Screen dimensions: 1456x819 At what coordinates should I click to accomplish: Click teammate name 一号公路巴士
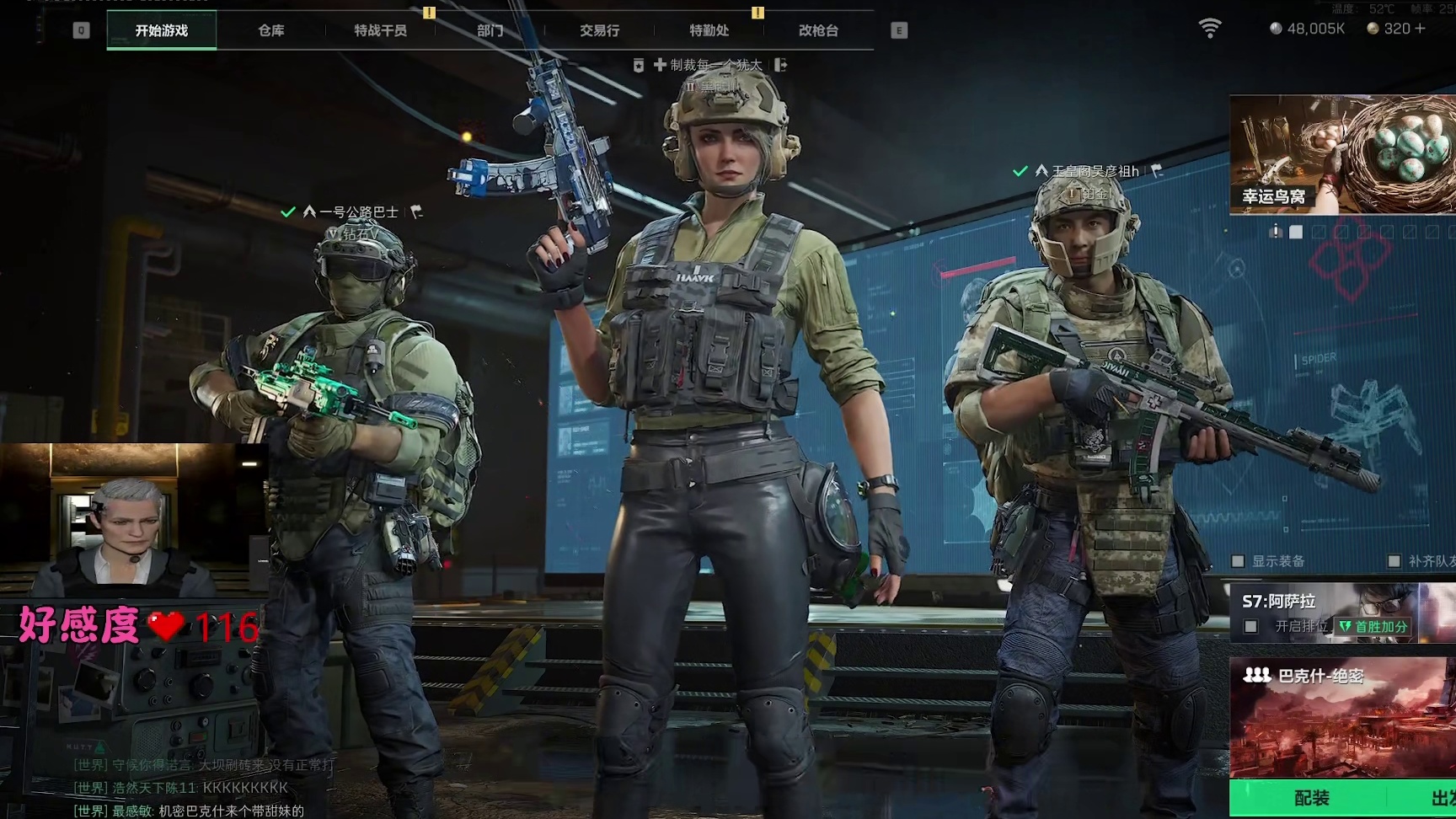pos(358,212)
